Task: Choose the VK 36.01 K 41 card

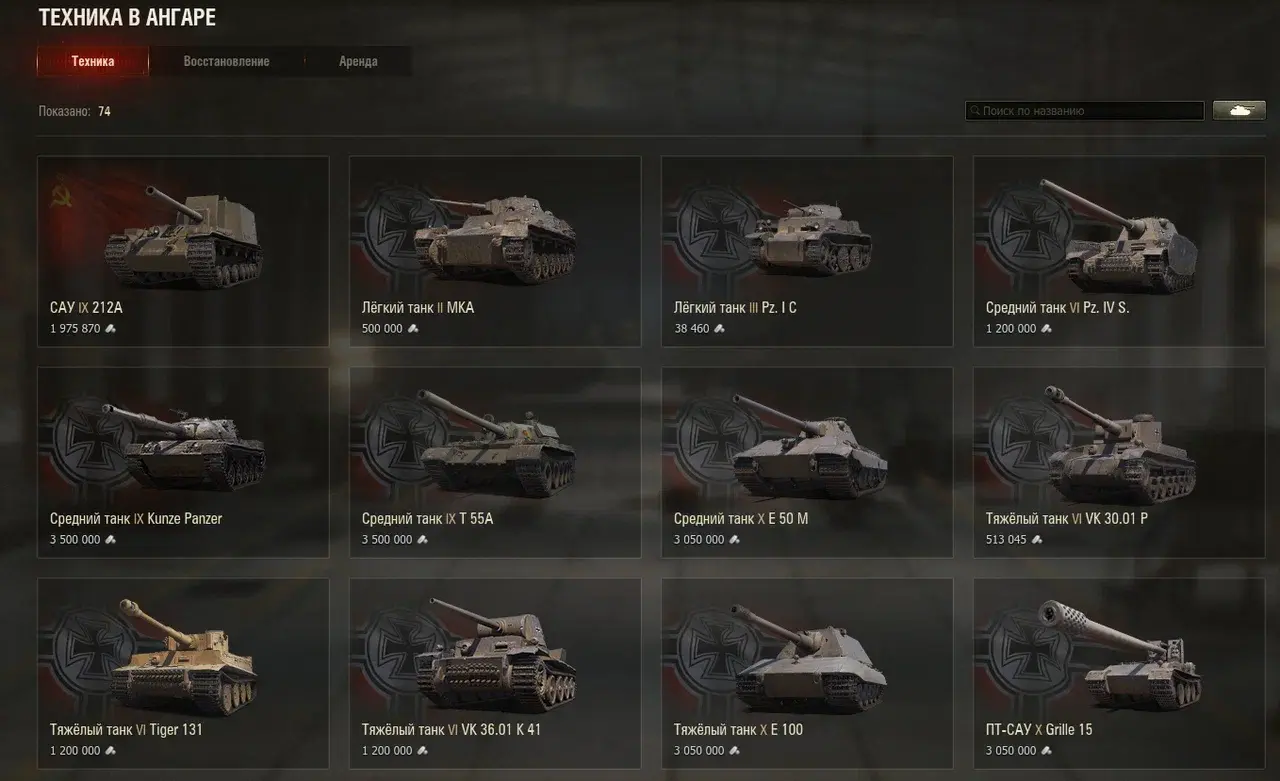Action: 495,672
